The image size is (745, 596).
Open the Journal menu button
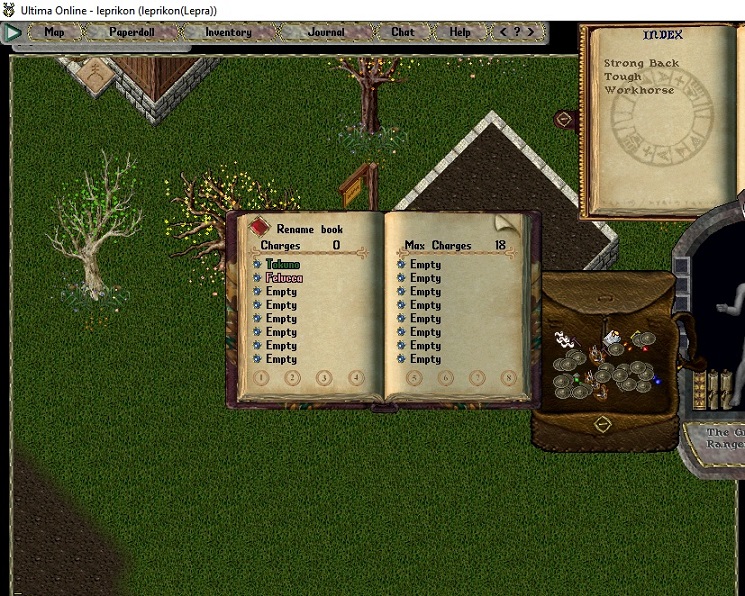326,32
